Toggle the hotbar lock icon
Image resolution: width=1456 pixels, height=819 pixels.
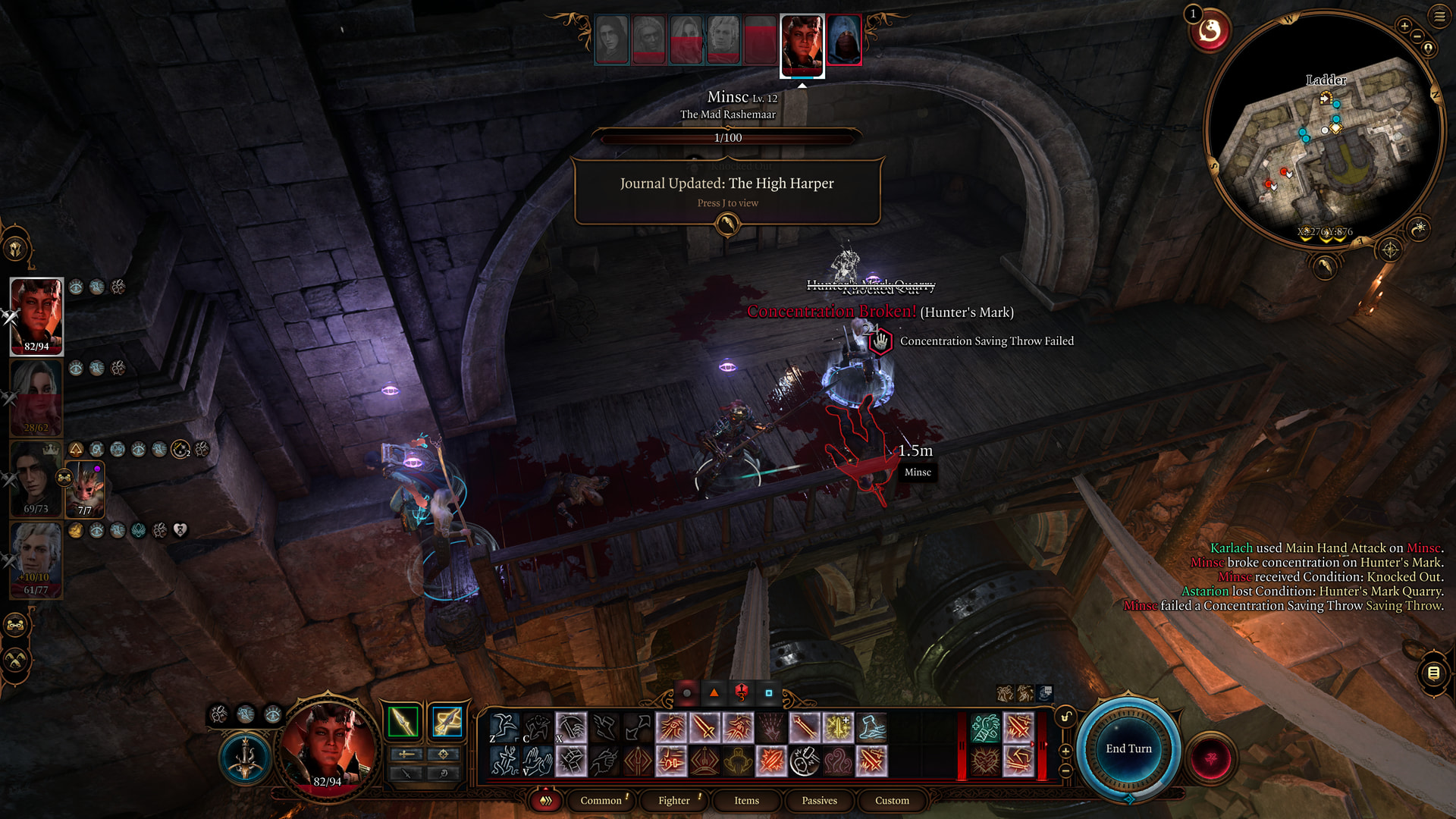pyautogui.click(x=1065, y=717)
